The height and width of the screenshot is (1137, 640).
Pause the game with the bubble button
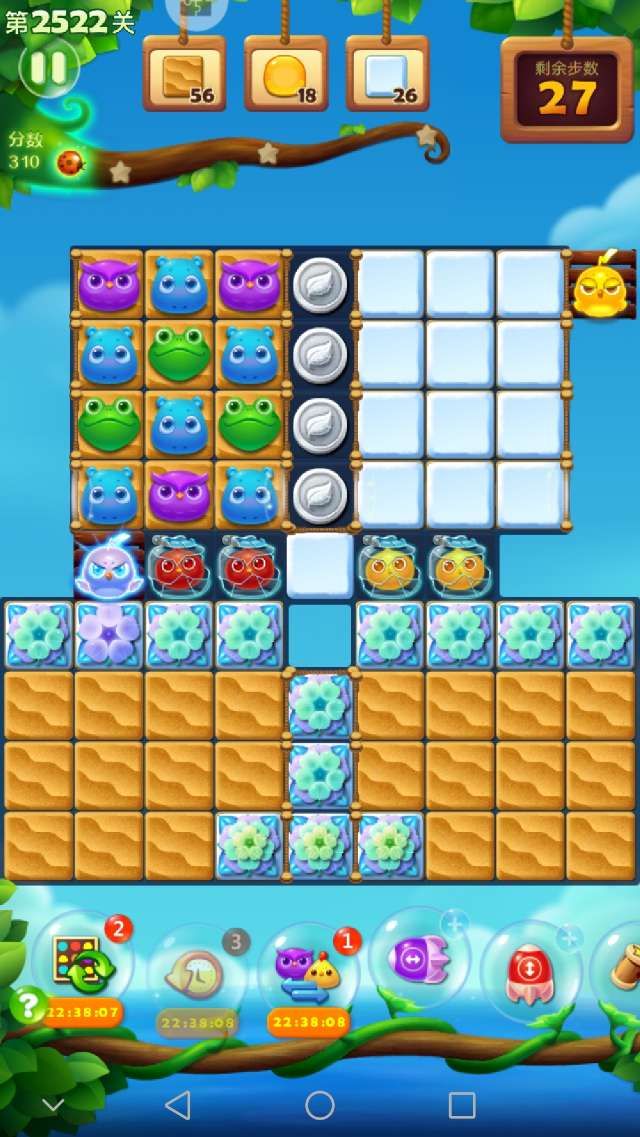(x=48, y=68)
